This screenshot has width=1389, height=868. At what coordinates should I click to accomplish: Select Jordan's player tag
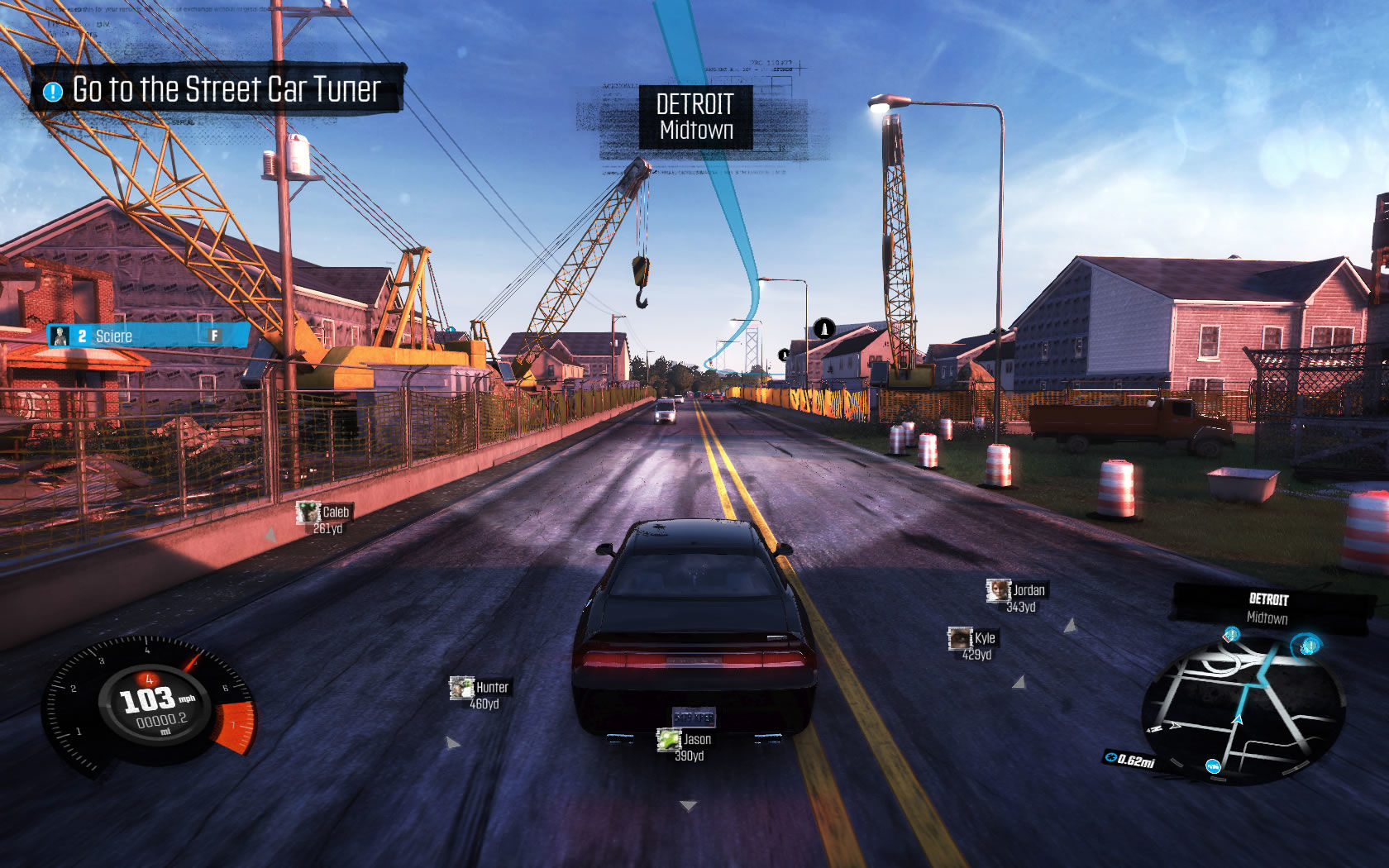1017,597
